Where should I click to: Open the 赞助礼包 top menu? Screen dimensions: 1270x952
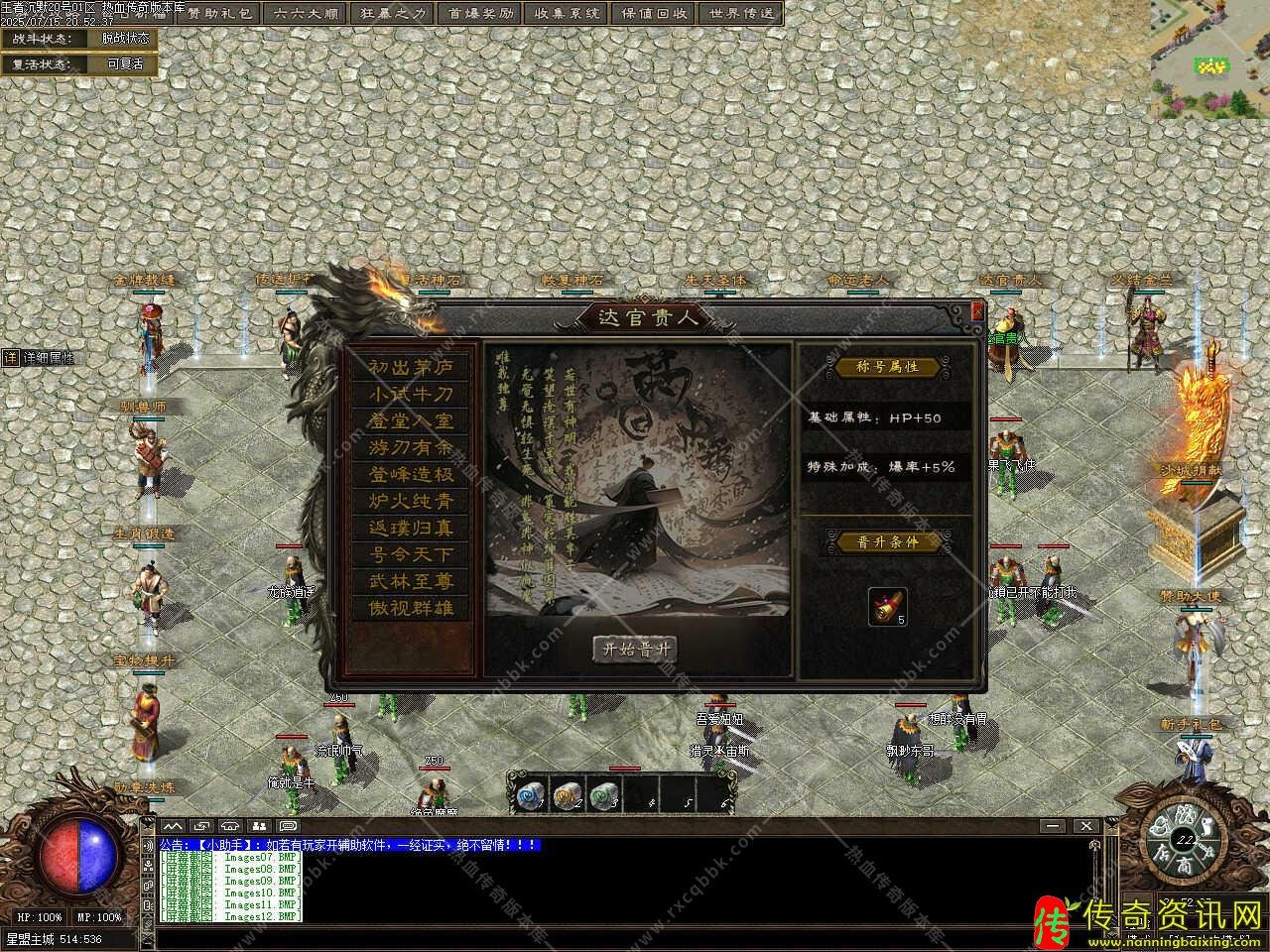point(220,14)
